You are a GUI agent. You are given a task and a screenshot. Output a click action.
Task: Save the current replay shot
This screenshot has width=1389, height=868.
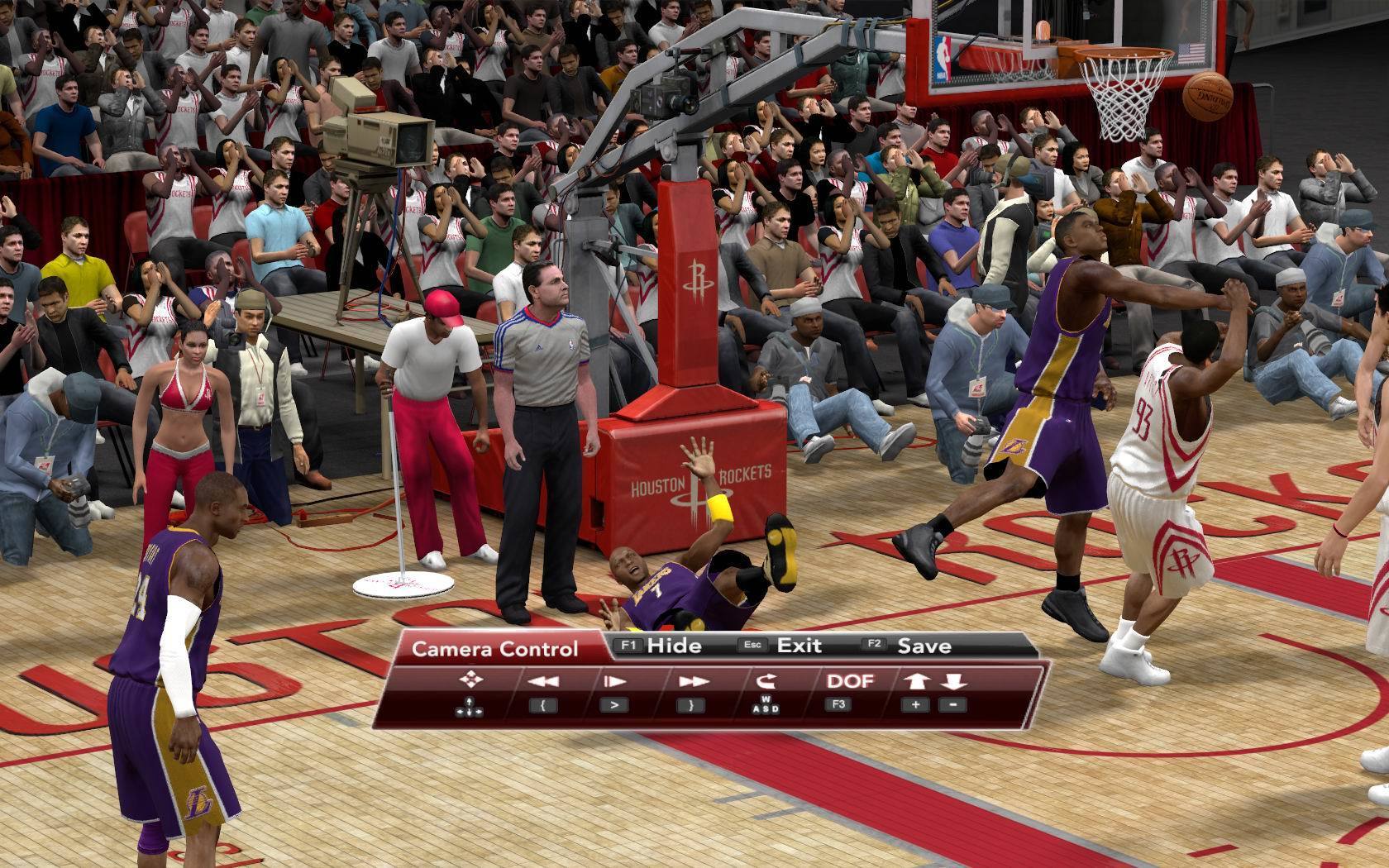tap(909, 646)
